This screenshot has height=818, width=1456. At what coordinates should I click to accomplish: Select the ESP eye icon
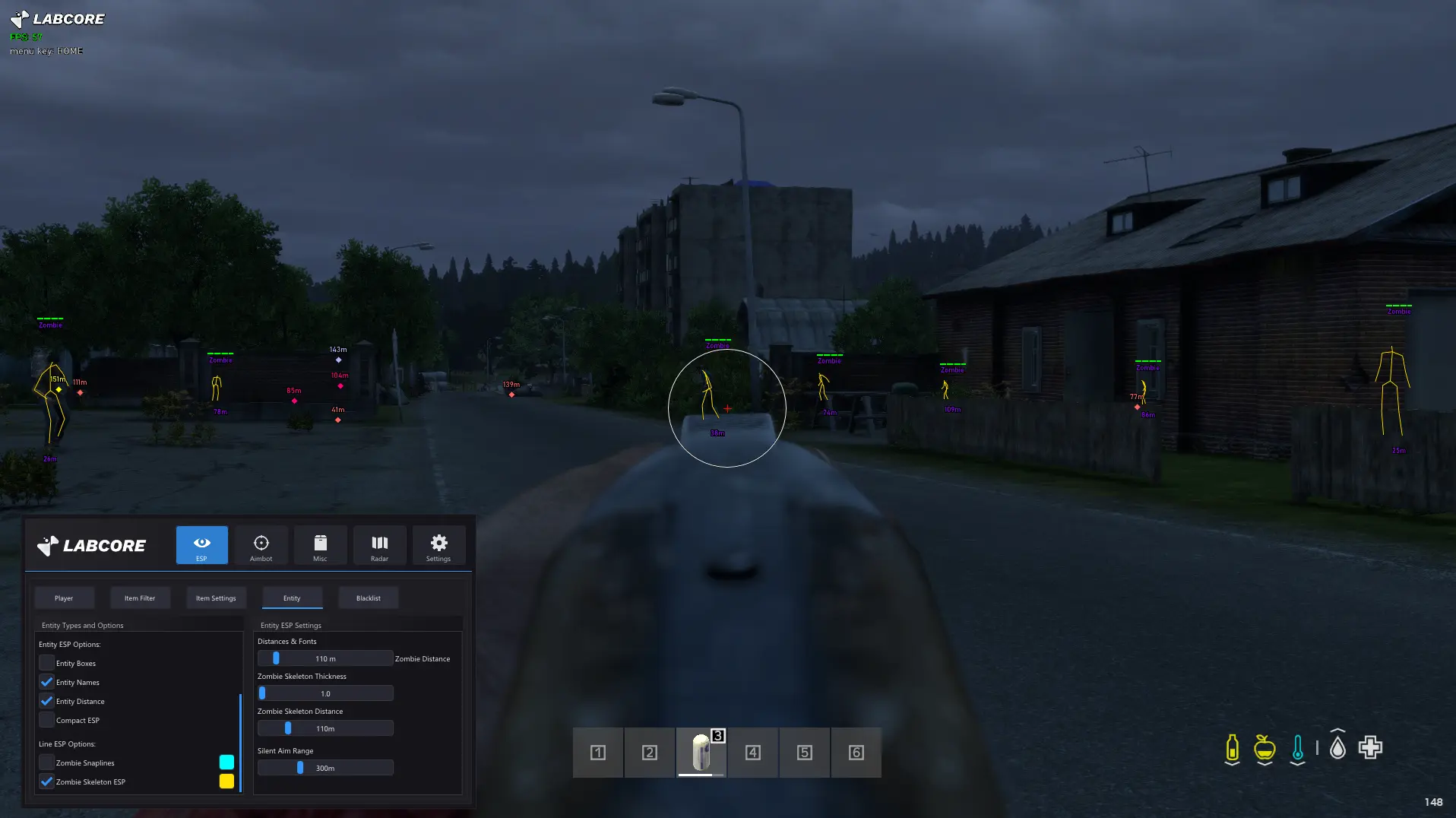(201, 544)
